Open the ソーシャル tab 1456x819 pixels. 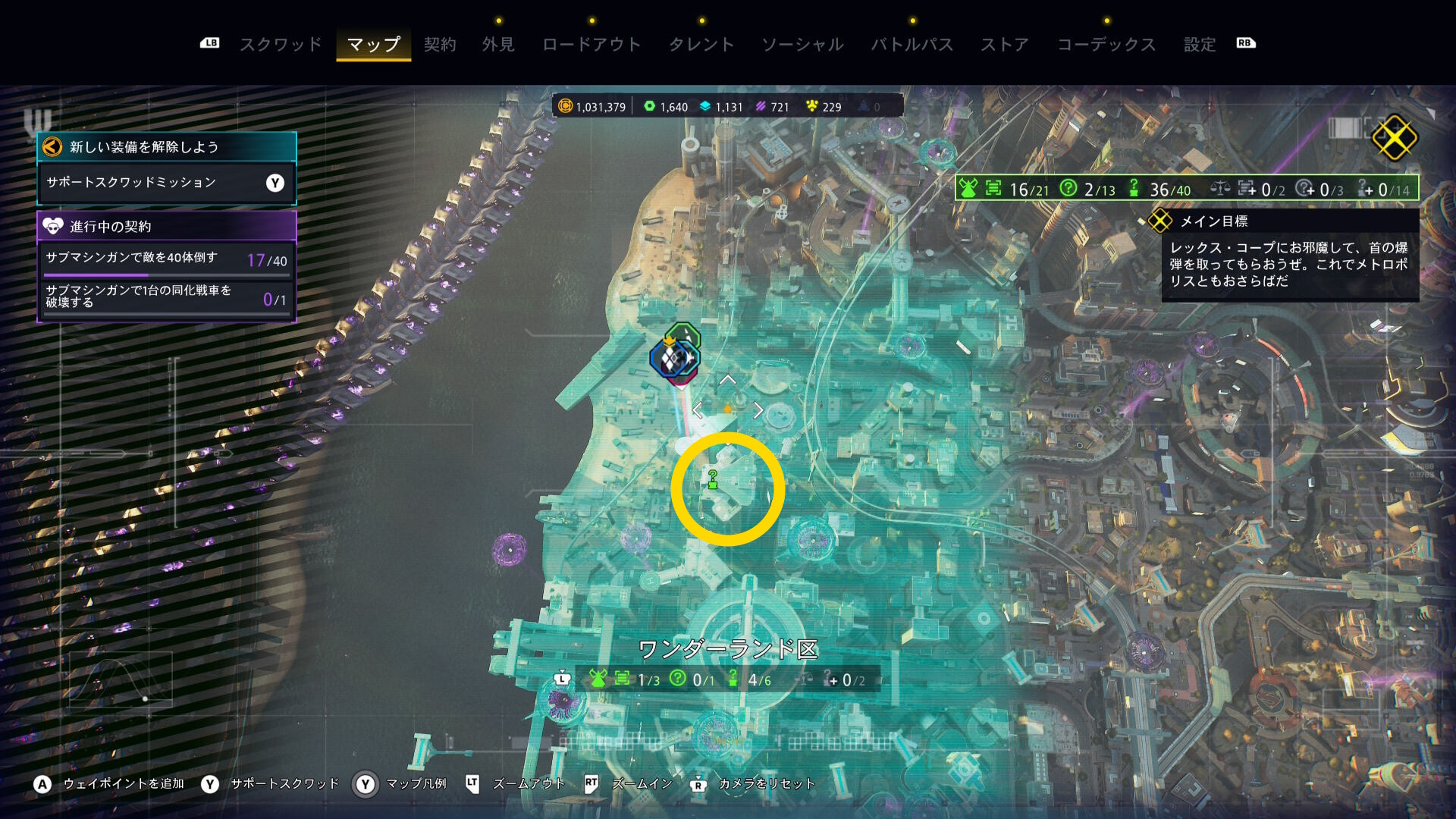click(x=802, y=45)
